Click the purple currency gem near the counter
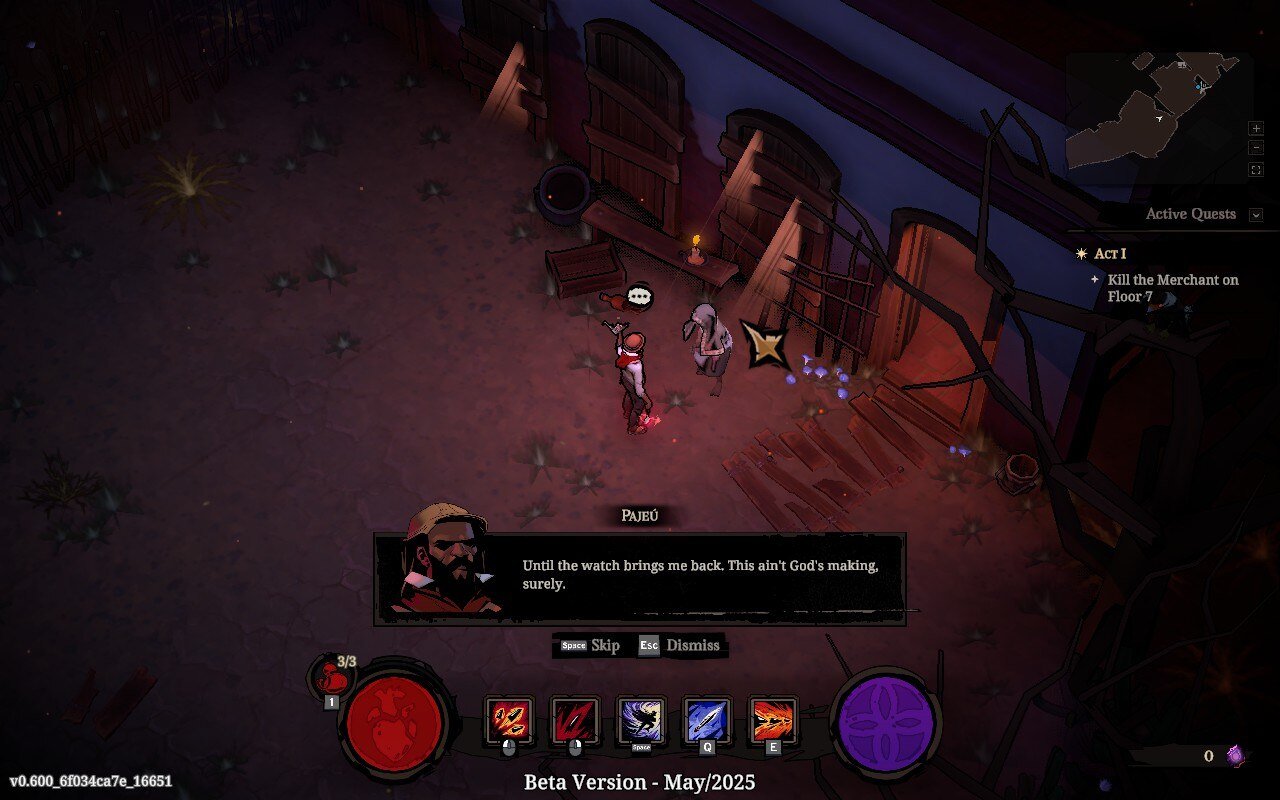 coord(1237,756)
